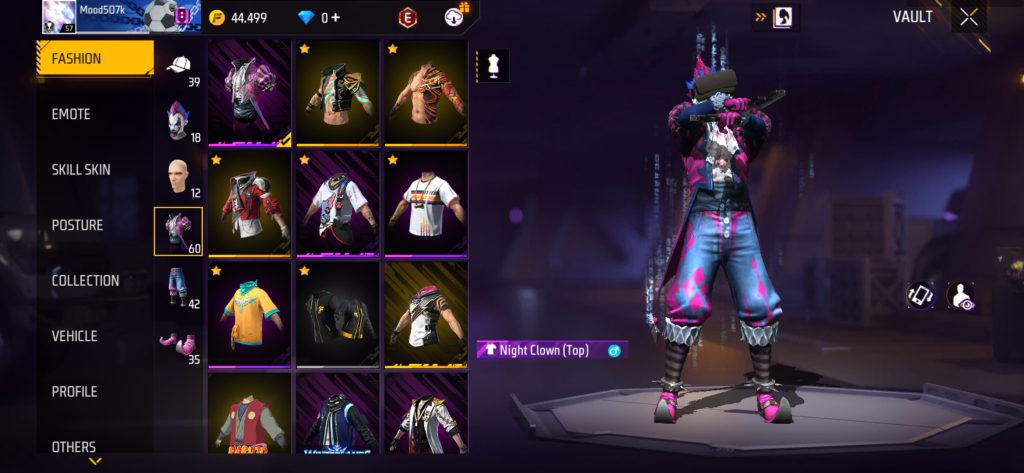Choose the pink shoes subcategory
The height and width of the screenshot is (473, 1024).
coord(178,343)
